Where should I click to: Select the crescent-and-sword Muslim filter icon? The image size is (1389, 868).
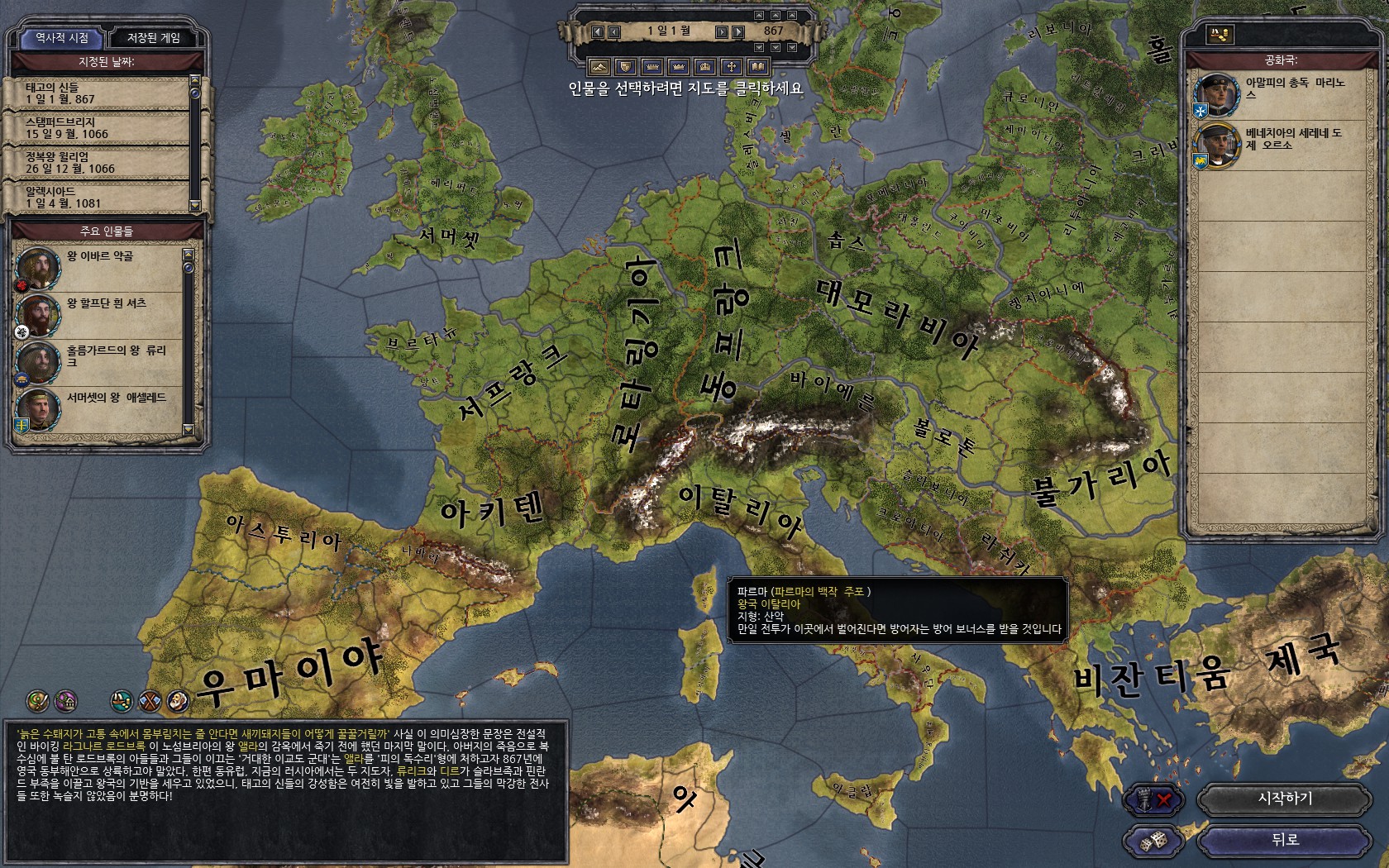pos(37,703)
